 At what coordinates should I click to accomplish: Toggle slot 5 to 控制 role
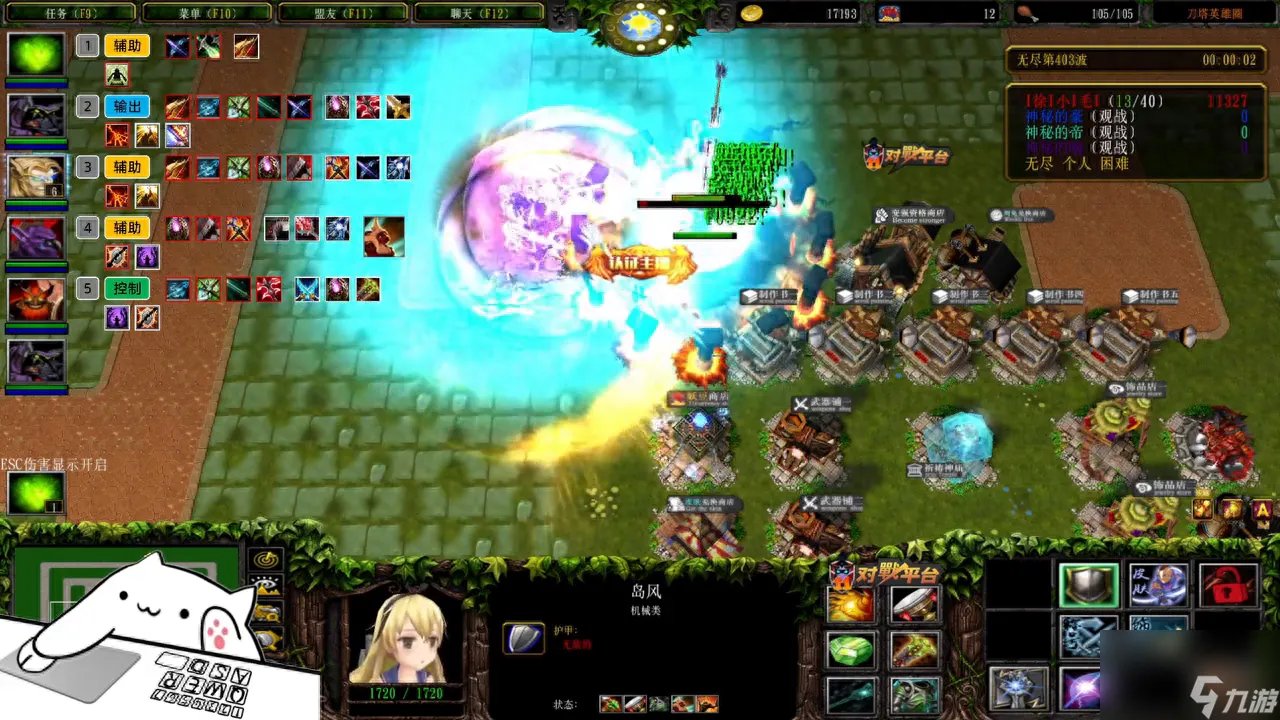click(127, 288)
